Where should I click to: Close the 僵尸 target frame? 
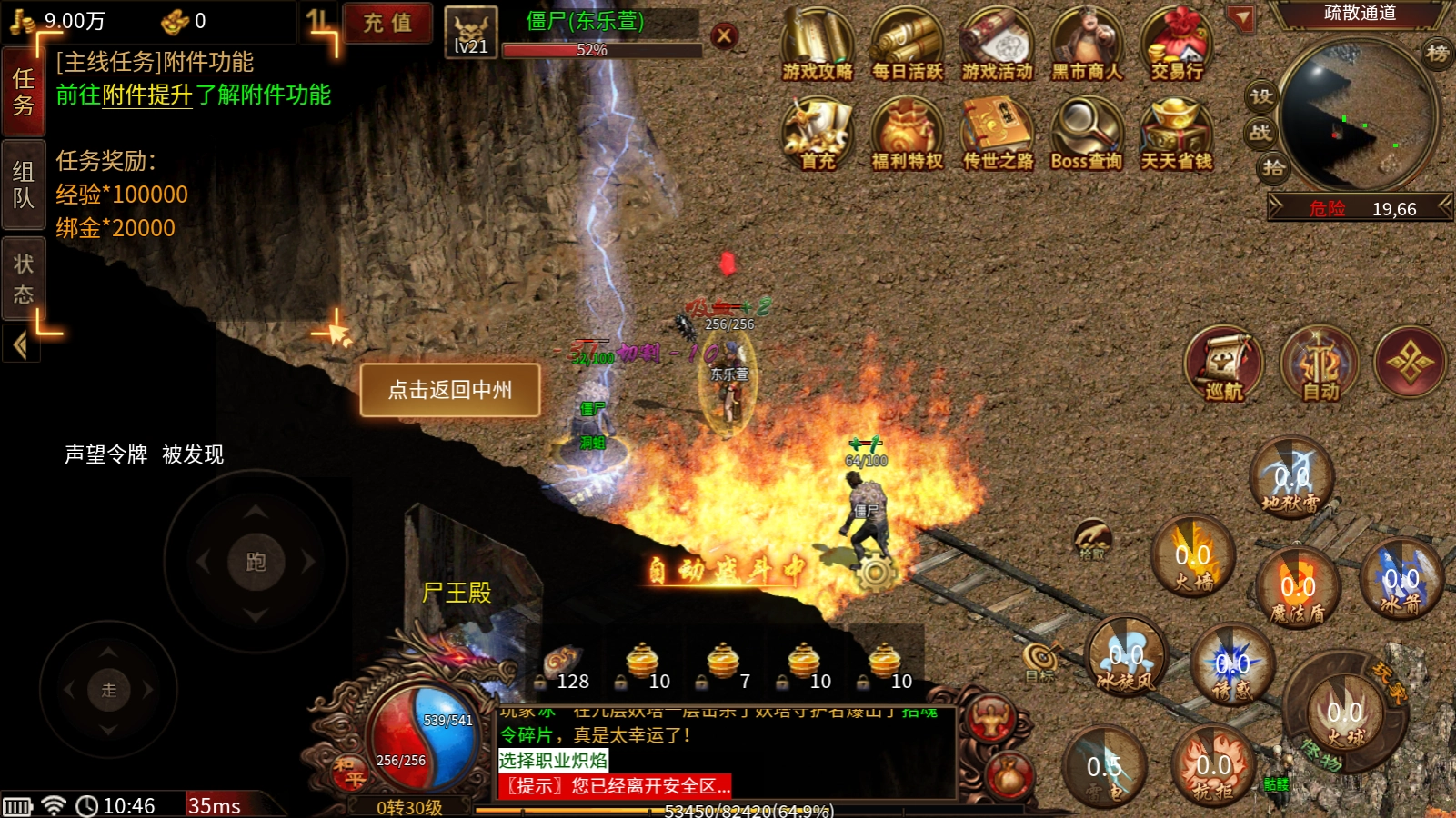point(724,36)
